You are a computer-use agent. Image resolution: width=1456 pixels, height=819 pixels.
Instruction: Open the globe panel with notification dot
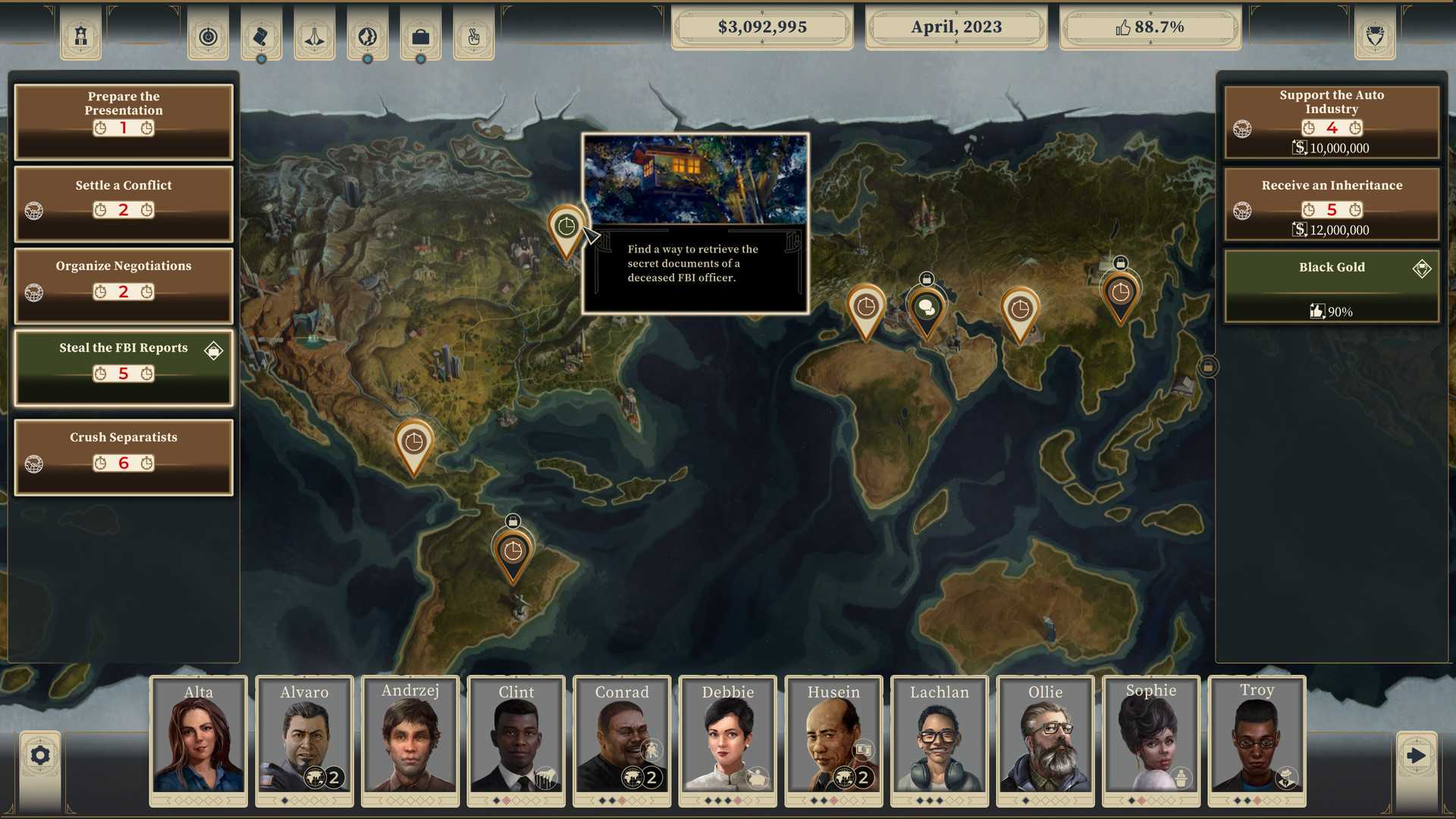pos(368,36)
